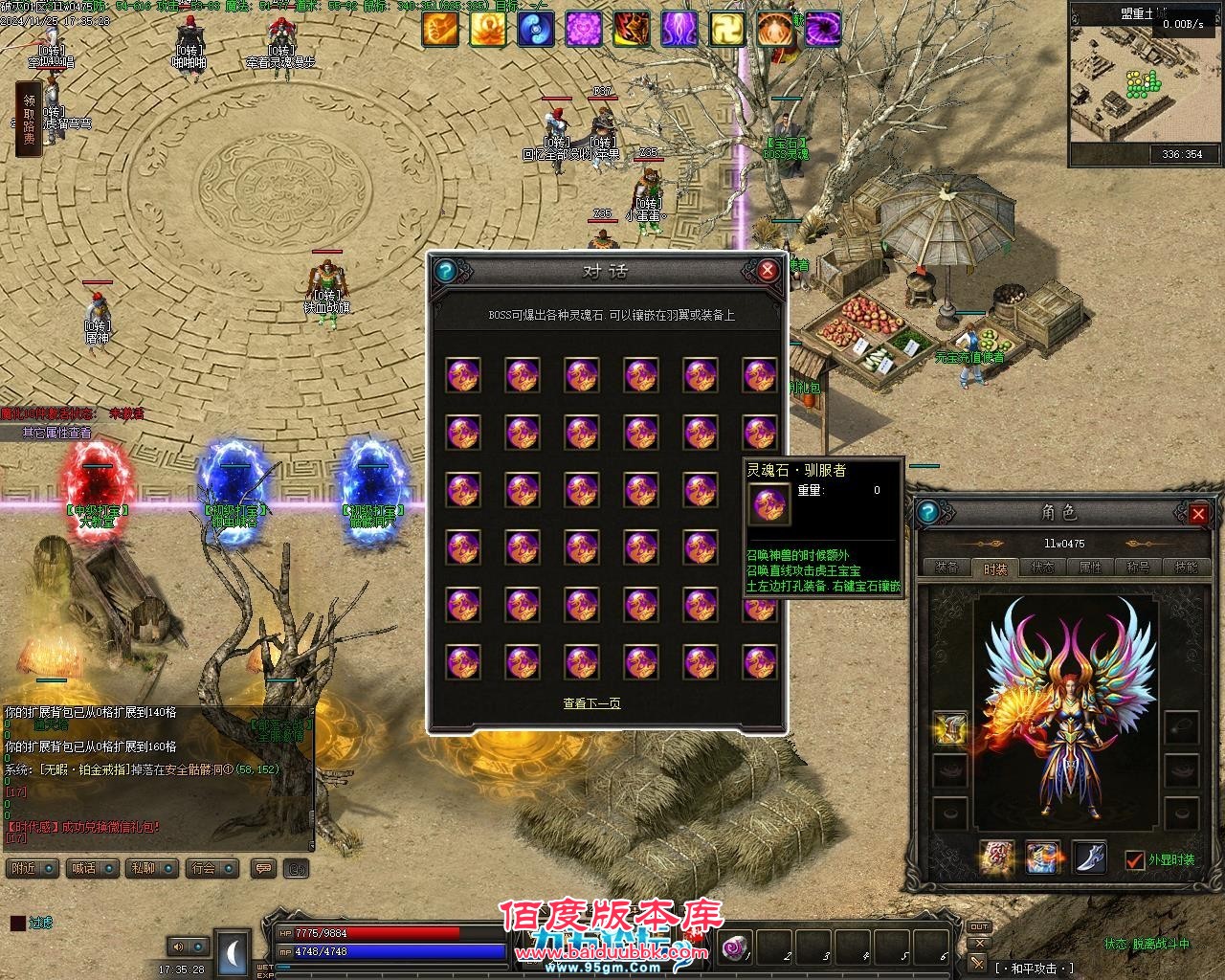Screen dimensions: 1225x980
Task: Toggle the 外显时装 checkbox
Action: click(x=1134, y=860)
